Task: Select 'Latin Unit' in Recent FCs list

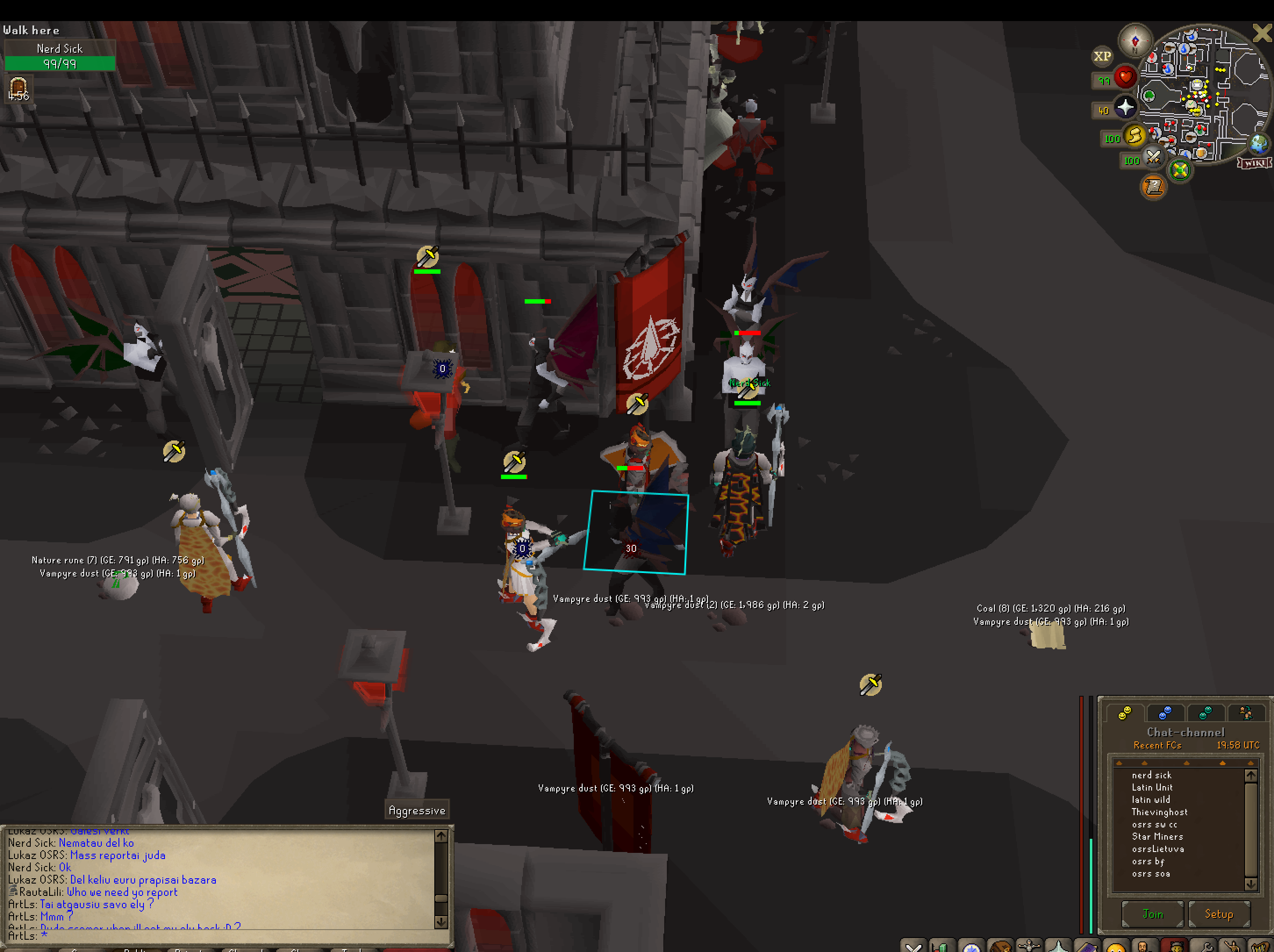Action: (x=1152, y=787)
